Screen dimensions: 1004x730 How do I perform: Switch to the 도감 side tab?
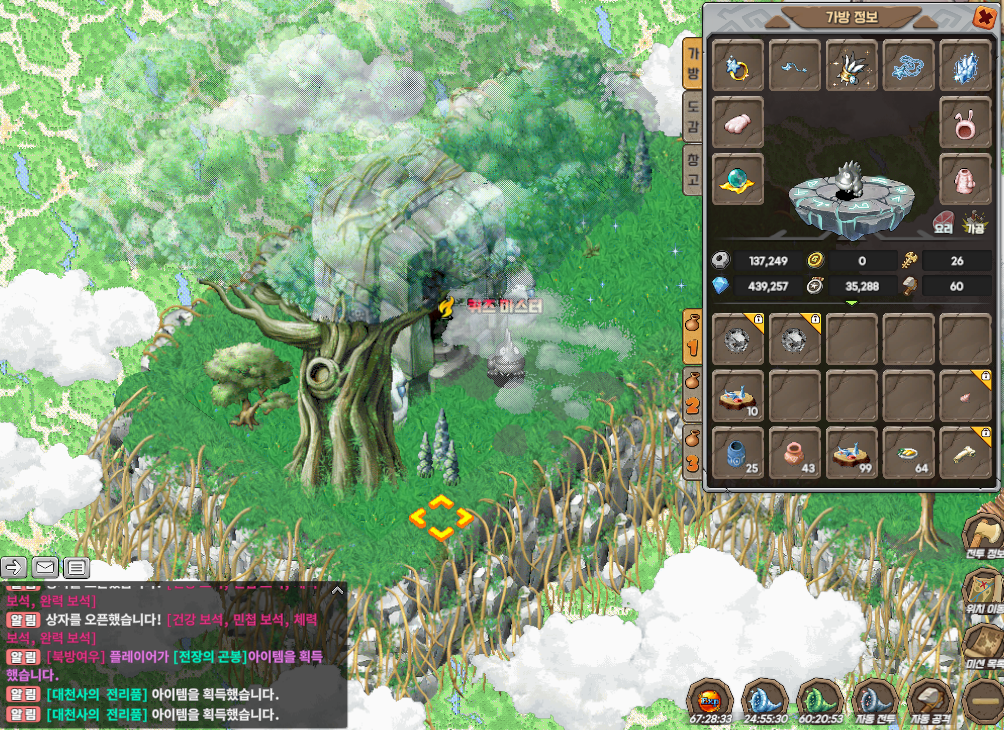pos(692,116)
